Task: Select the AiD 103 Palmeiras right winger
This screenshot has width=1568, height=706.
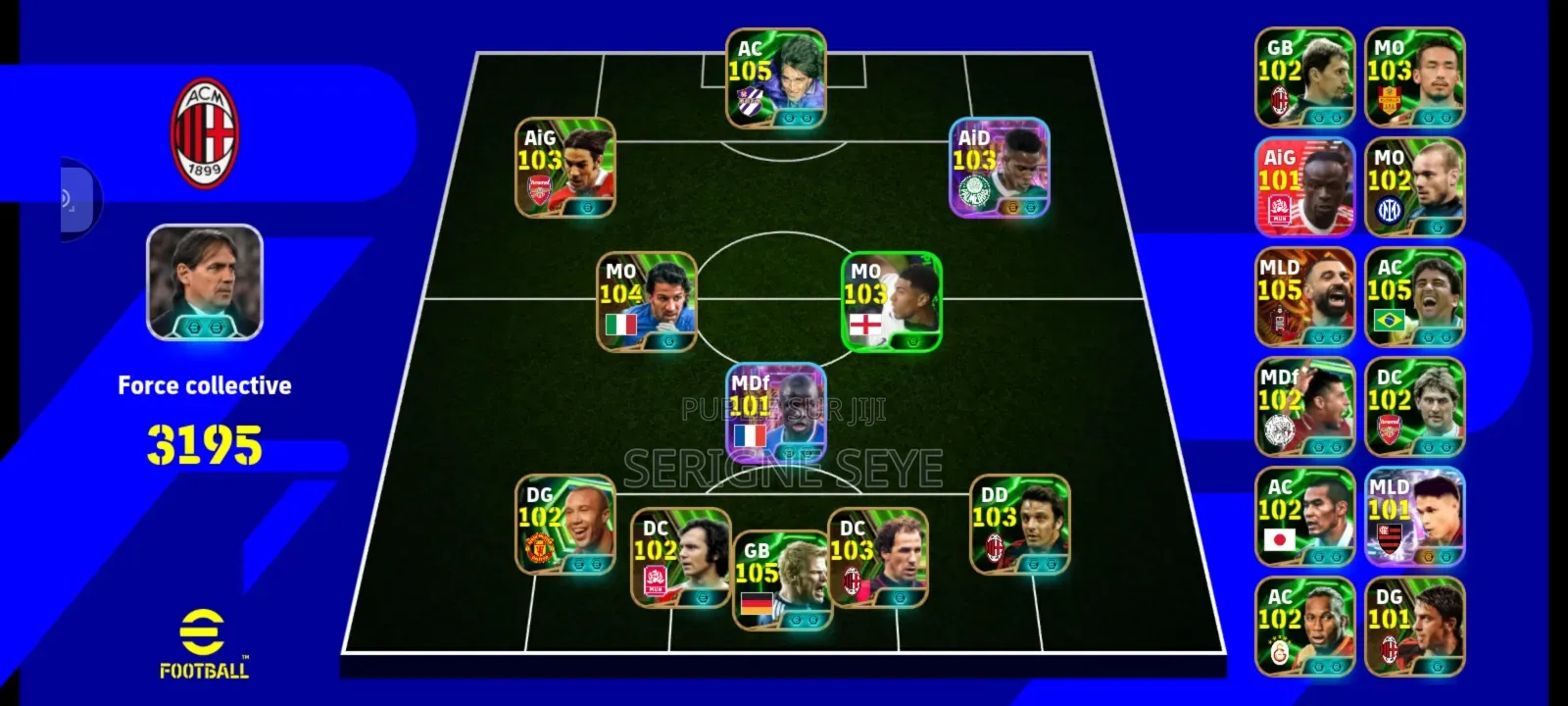Action: point(1000,168)
